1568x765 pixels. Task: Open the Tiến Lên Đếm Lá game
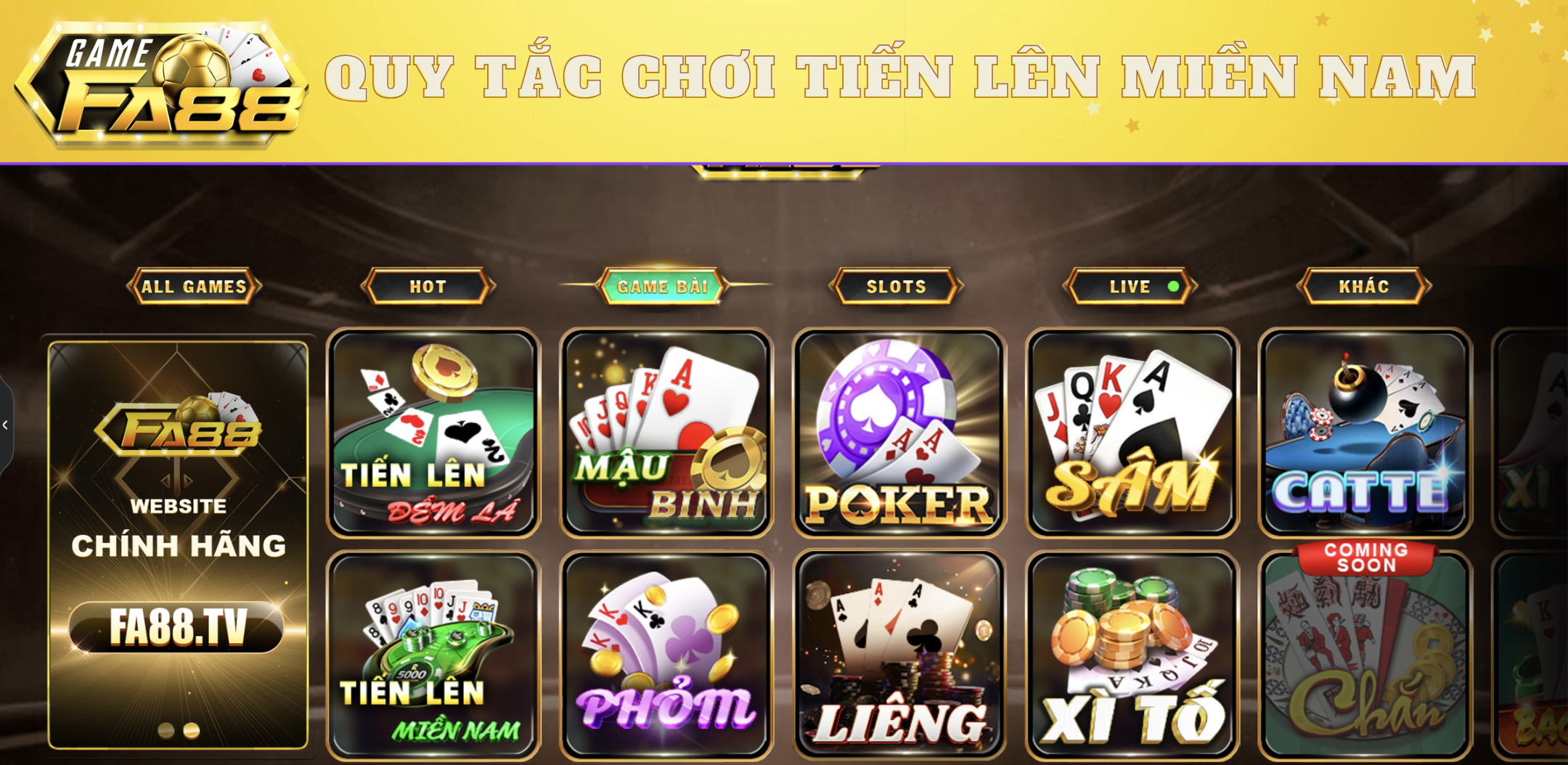(x=433, y=432)
